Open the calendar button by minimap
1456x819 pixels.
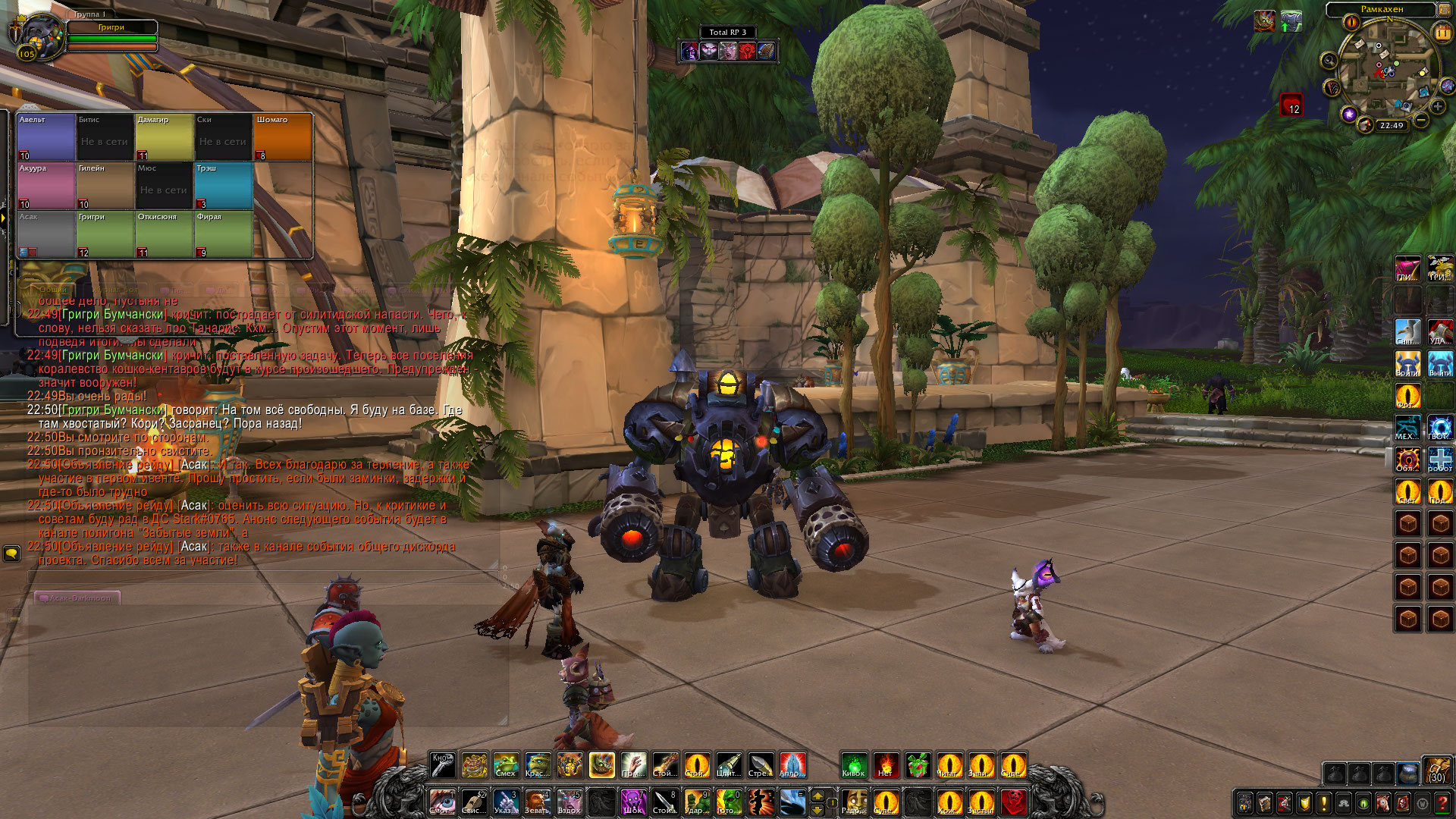(x=1442, y=33)
